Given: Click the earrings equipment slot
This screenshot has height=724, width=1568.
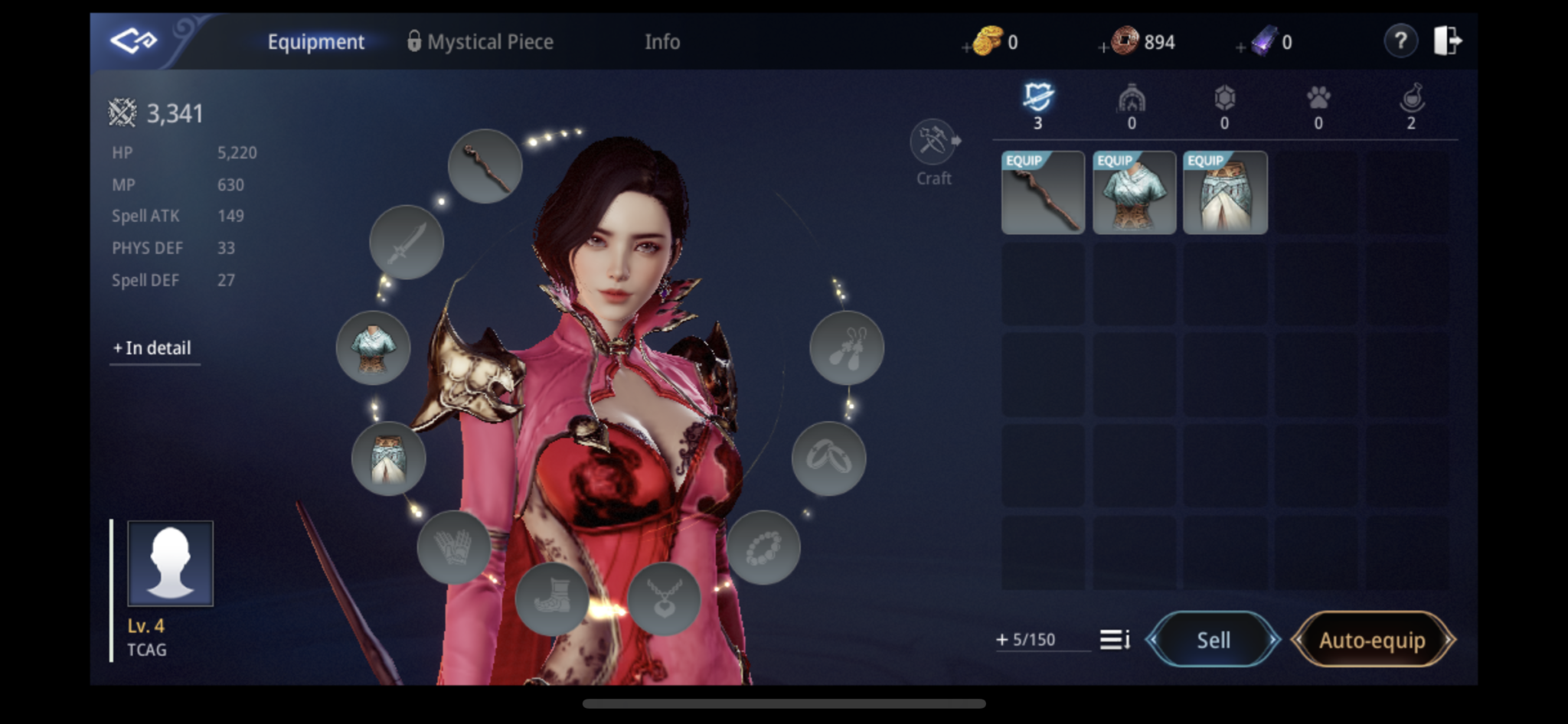Looking at the screenshot, I should (847, 348).
